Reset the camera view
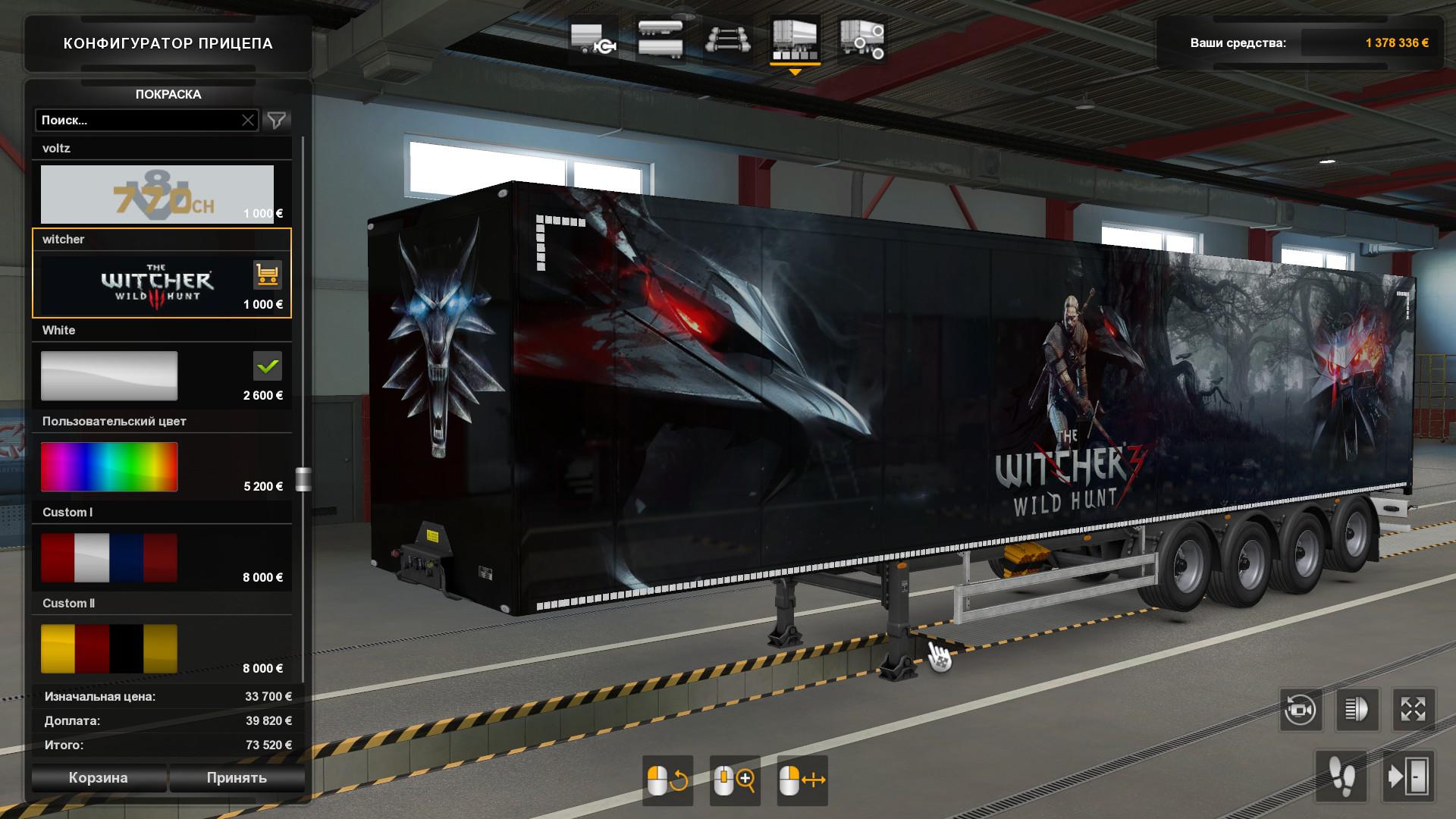 point(1300,711)
